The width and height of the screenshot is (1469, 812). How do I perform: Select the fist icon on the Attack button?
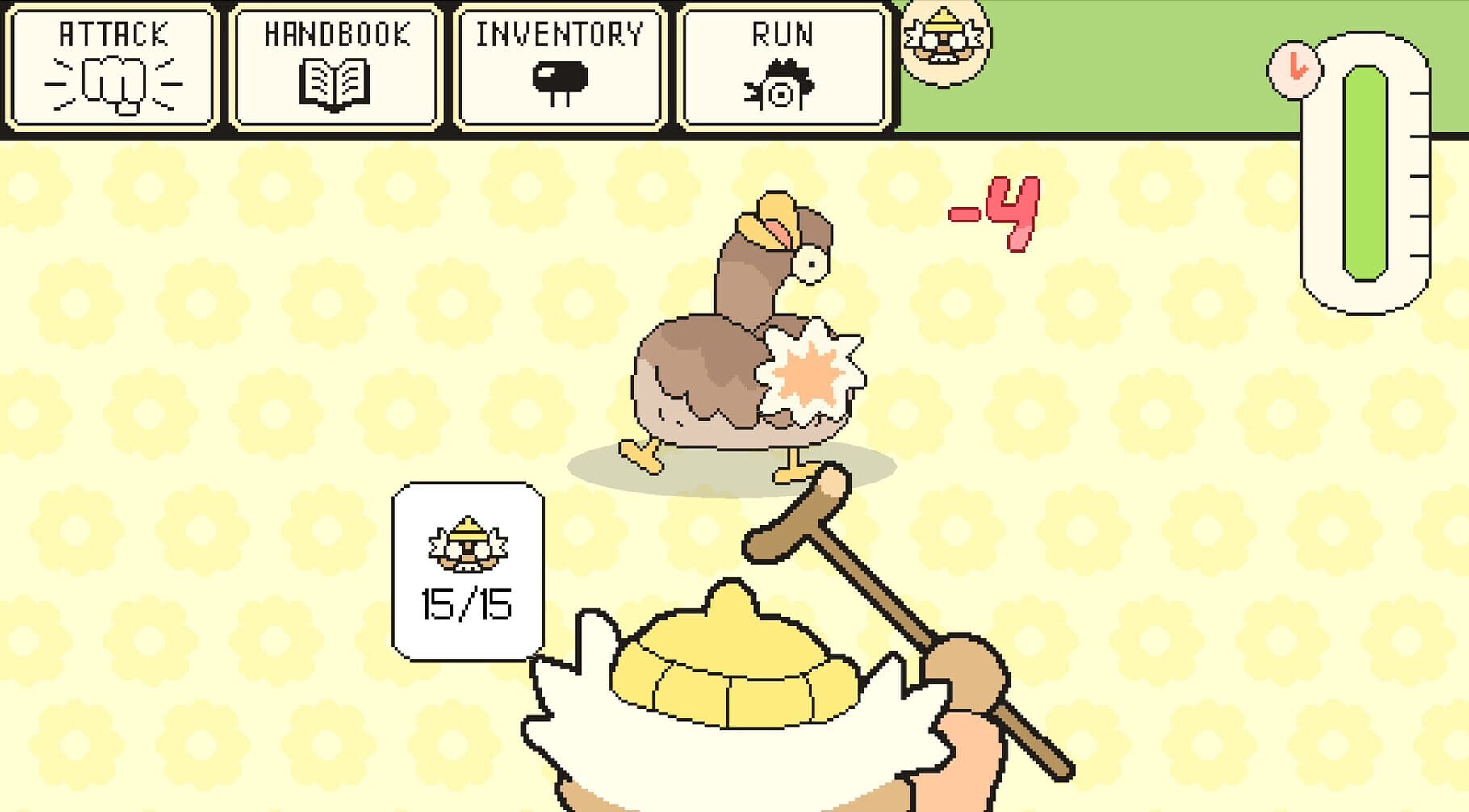[x=111, y=81]
